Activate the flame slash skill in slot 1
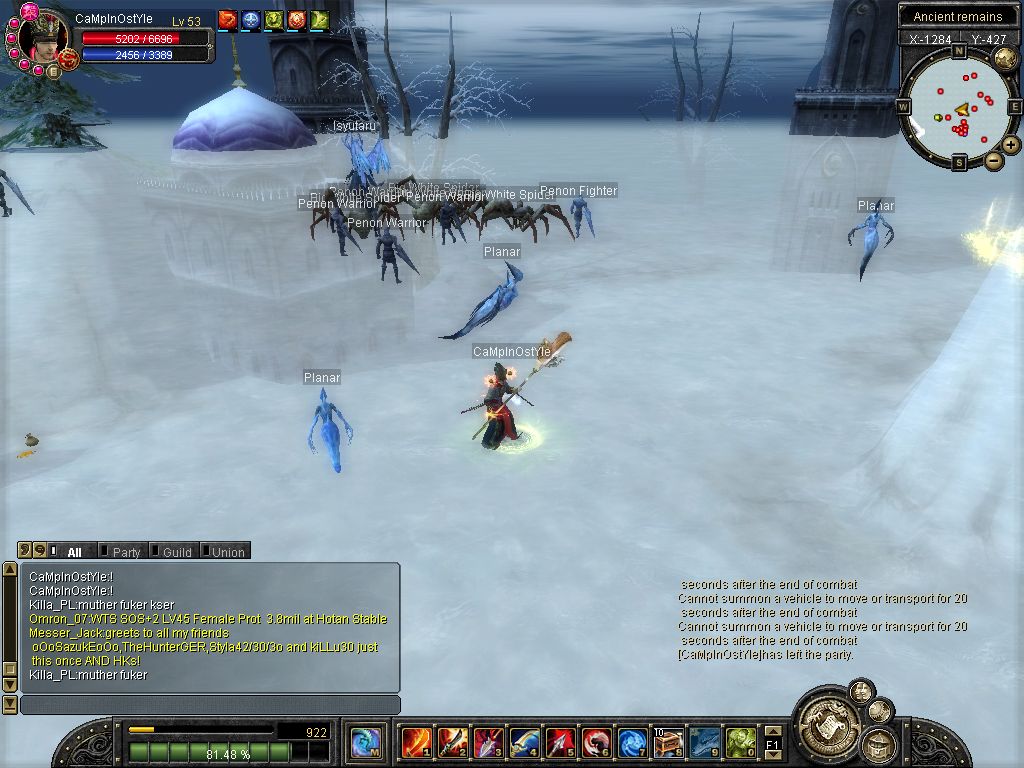The width and height of the screenshot is (1024, 768). click(416, 743)
